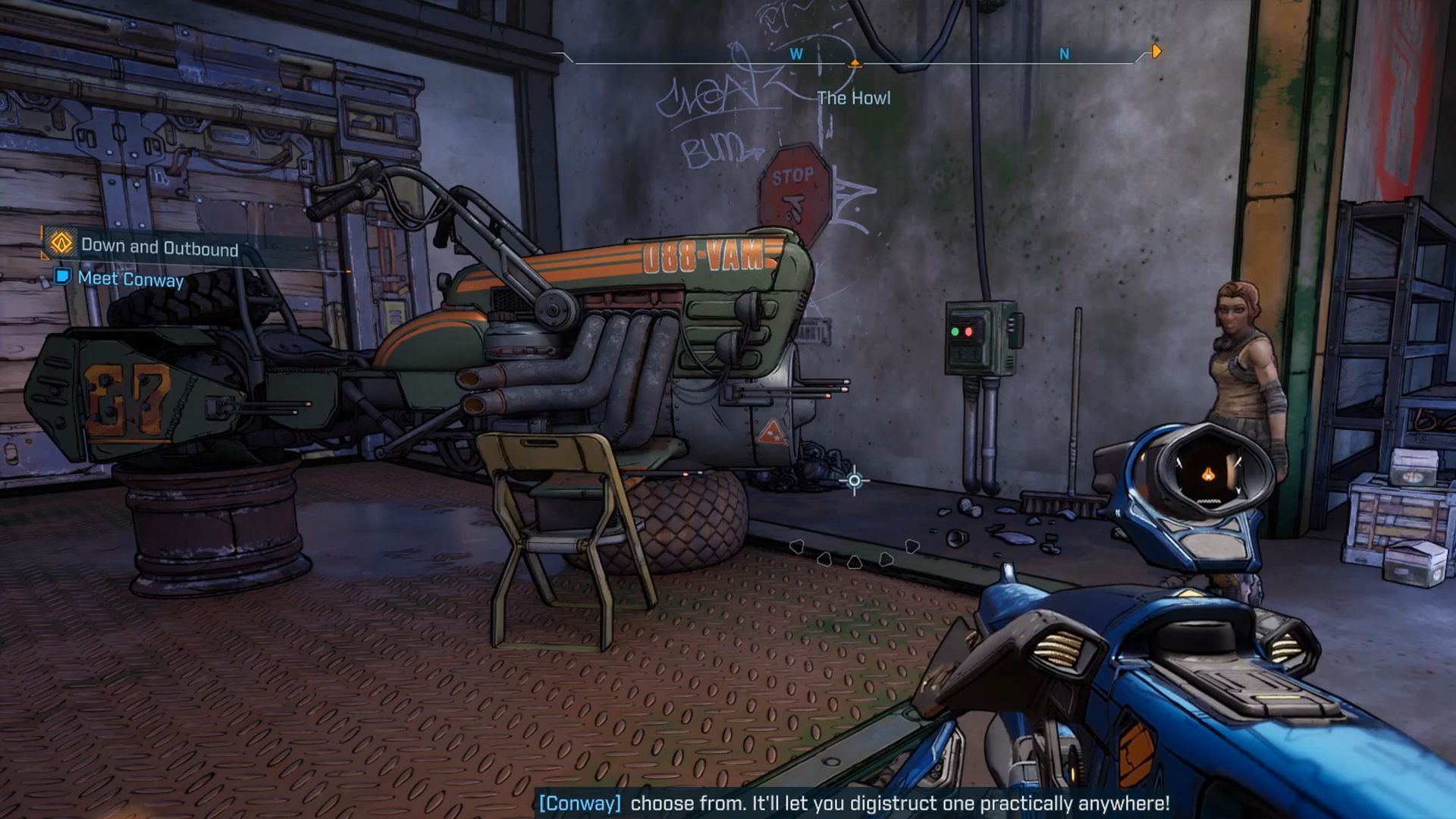Click the N heading on the compass bar
This screenshot has width=1456, height=819.
(1065, 54)
